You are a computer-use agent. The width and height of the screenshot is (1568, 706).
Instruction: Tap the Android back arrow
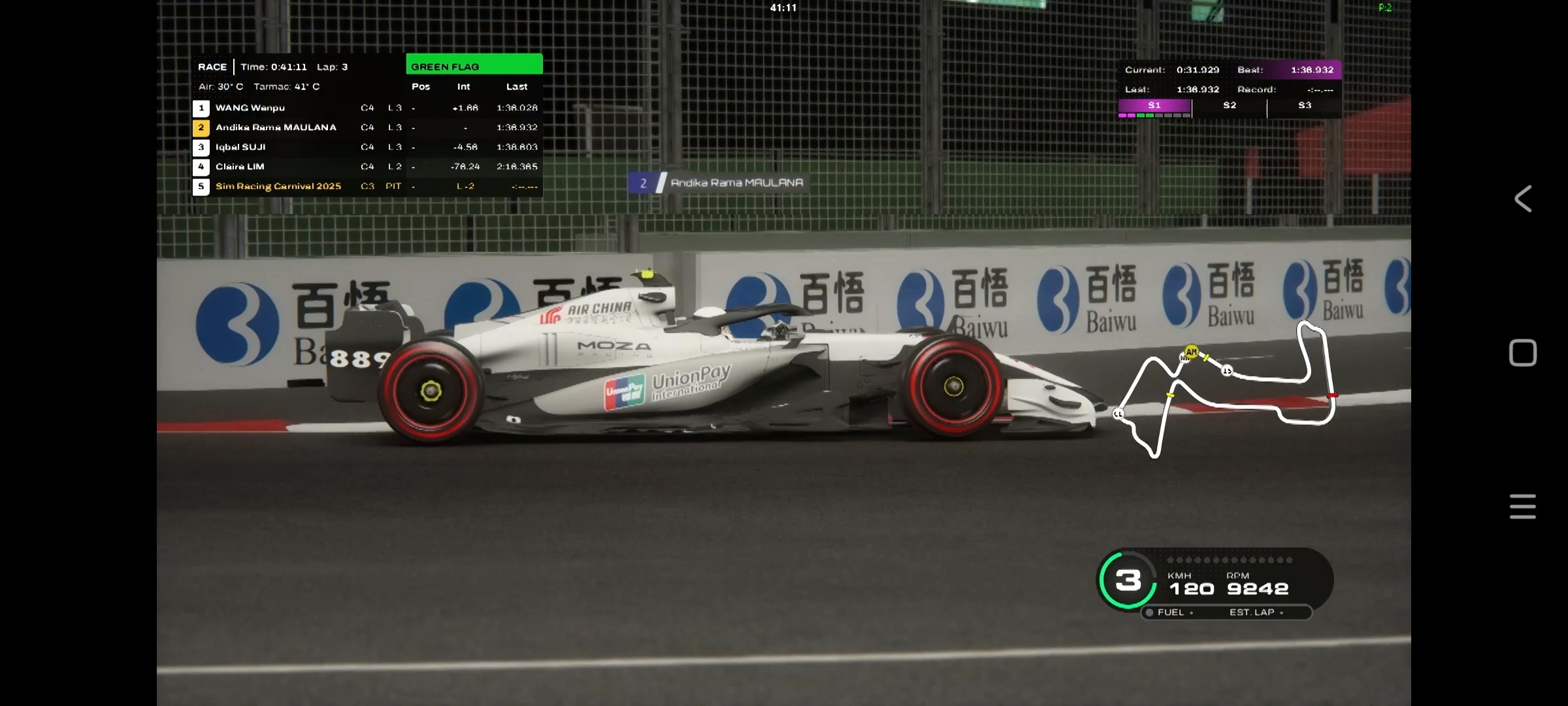pyautogui.click(x=1523, y=199)
